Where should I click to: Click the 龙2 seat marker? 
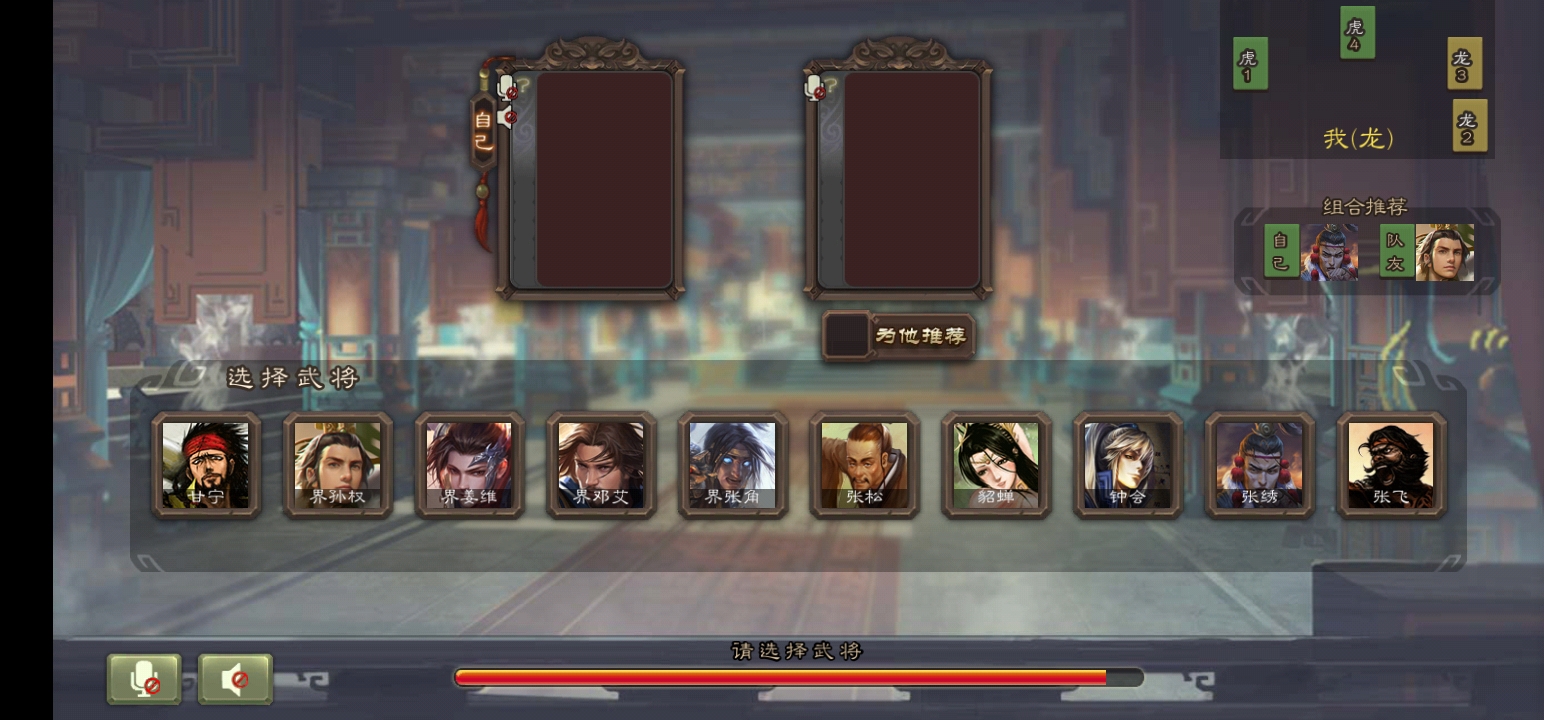tap(1469, 126)
